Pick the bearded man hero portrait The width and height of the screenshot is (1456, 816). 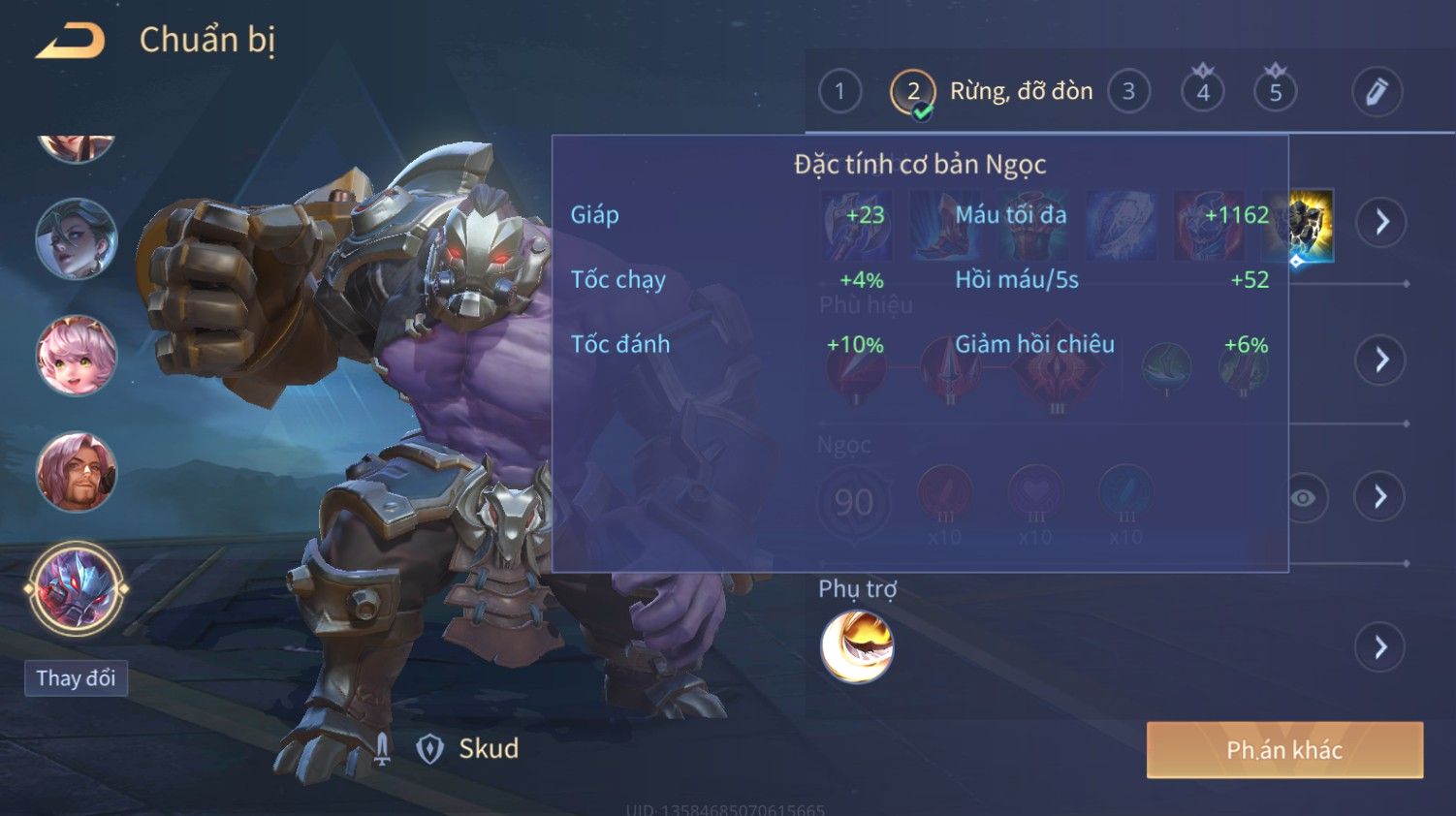click(x=77, y=472)
